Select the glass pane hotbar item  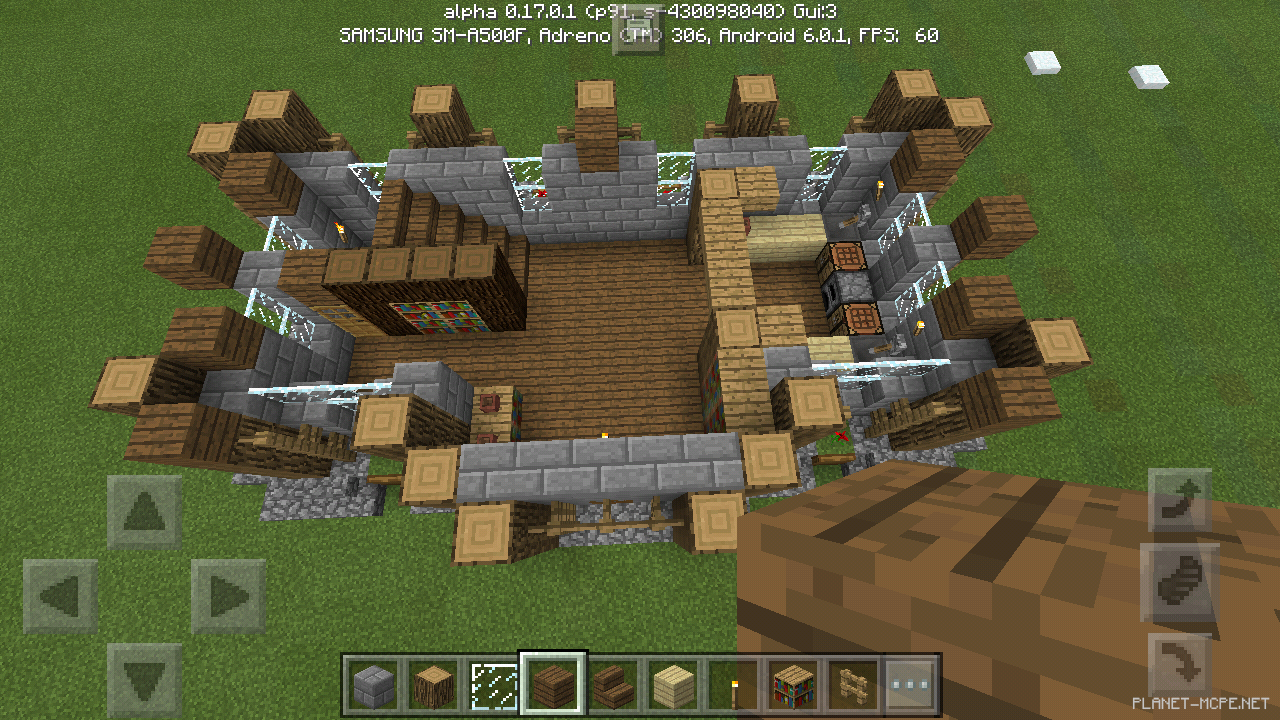click(494, 685)
